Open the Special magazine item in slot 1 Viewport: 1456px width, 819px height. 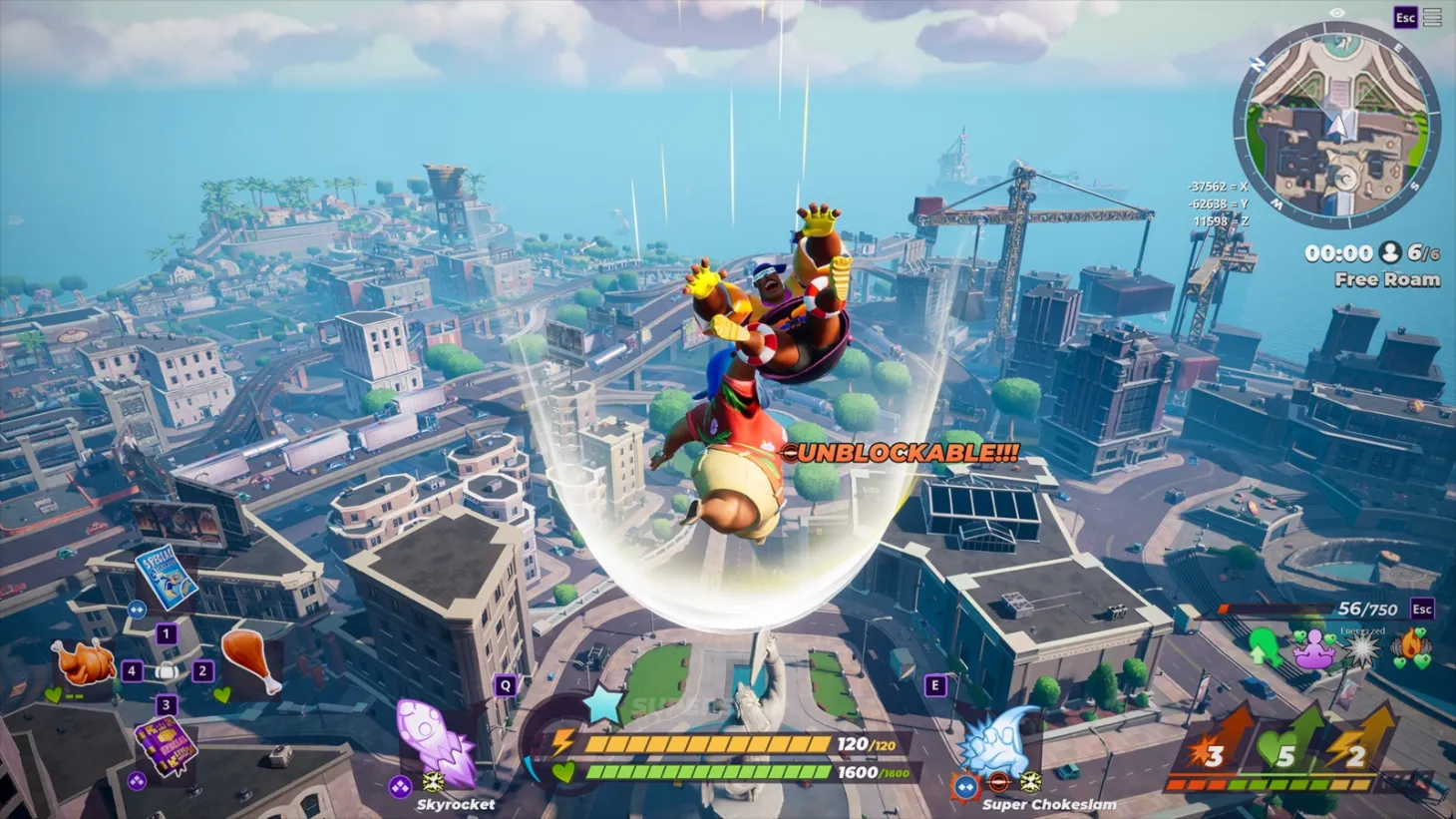pos(166,579)
